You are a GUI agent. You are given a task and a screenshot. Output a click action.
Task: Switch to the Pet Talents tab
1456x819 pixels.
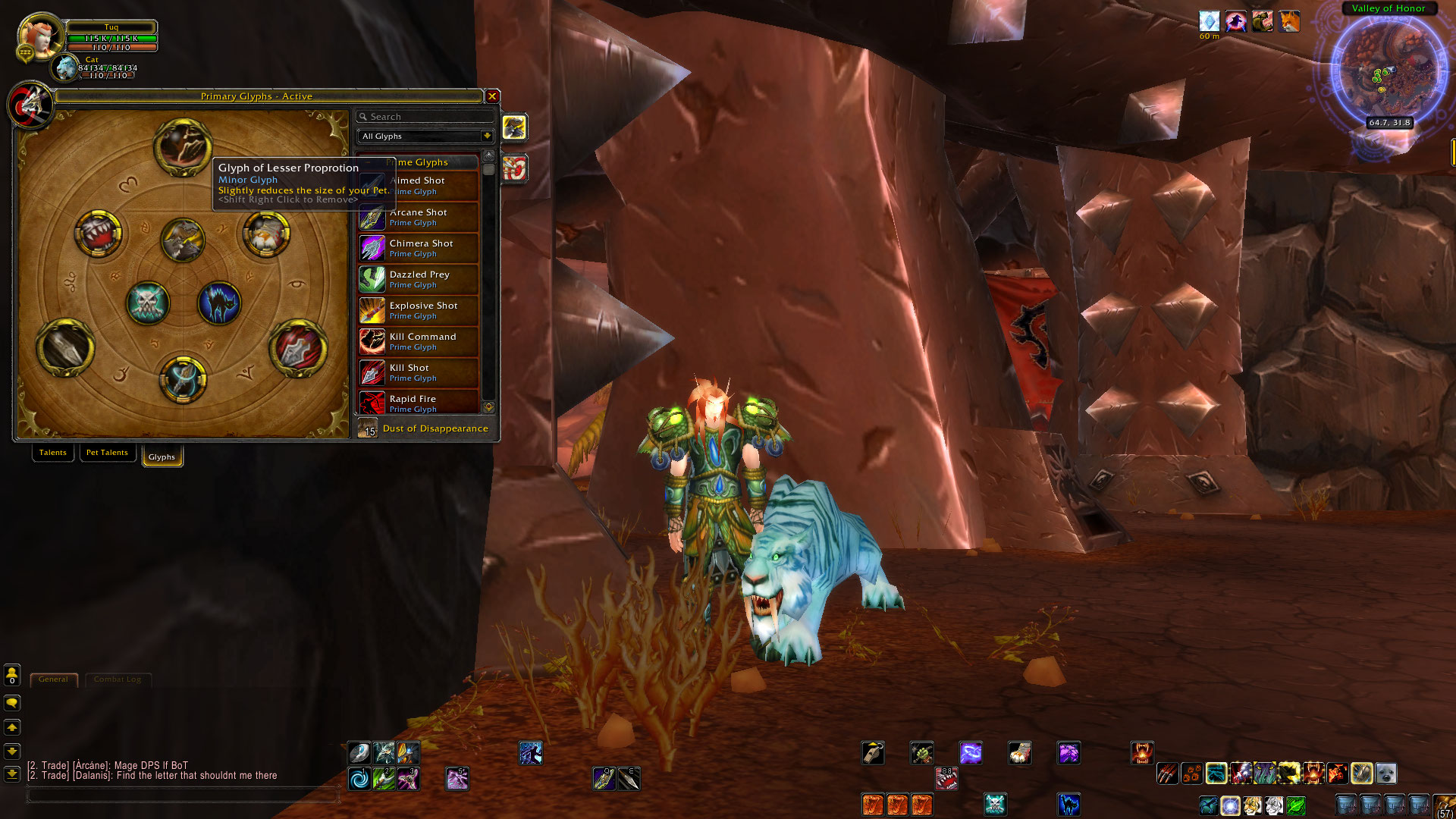point(107,452)
